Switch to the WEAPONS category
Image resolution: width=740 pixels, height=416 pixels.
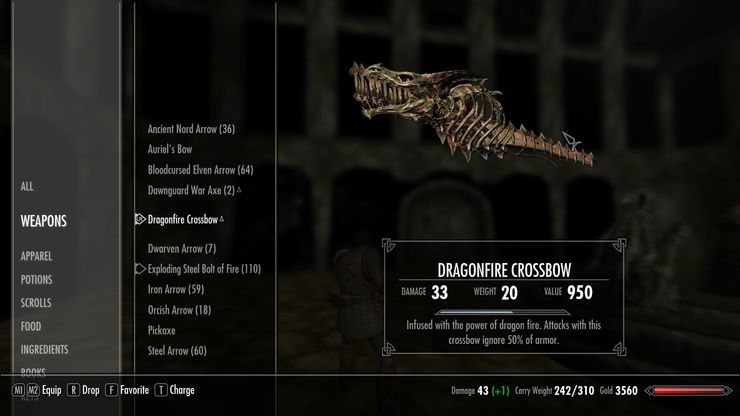click(x=43, y=221)
